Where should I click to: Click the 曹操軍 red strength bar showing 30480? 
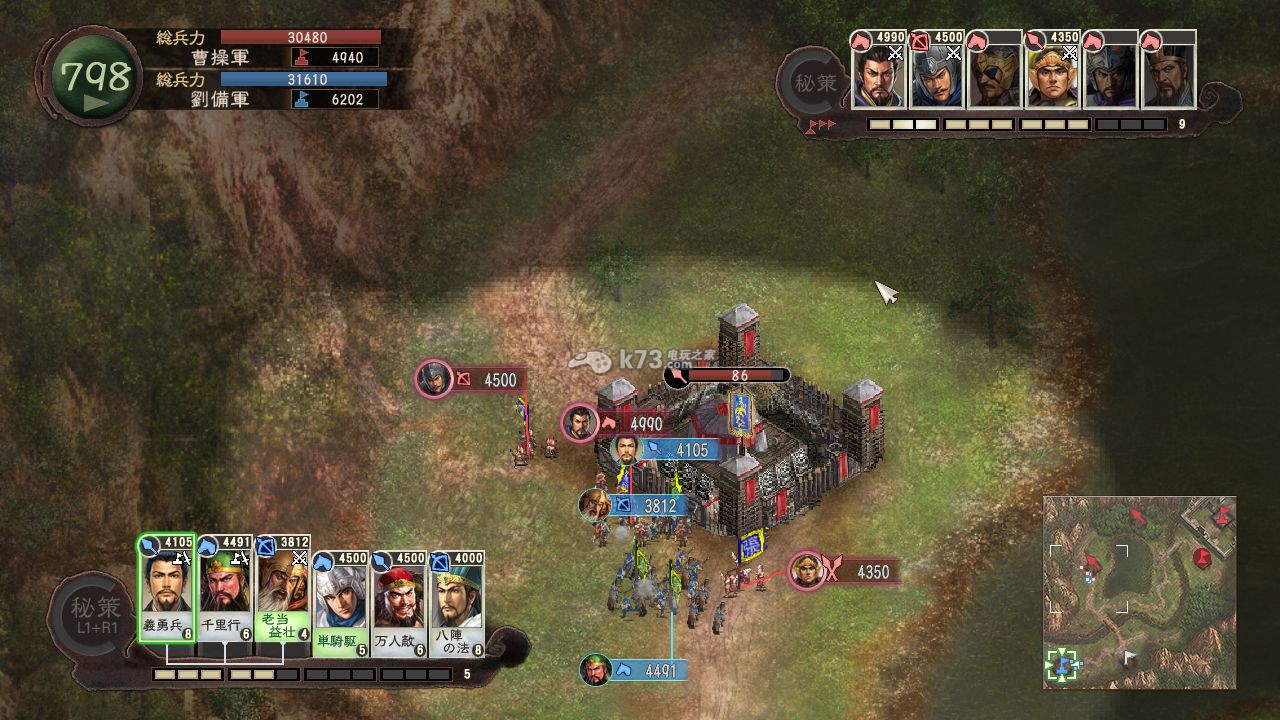click(x=300, y=36)
